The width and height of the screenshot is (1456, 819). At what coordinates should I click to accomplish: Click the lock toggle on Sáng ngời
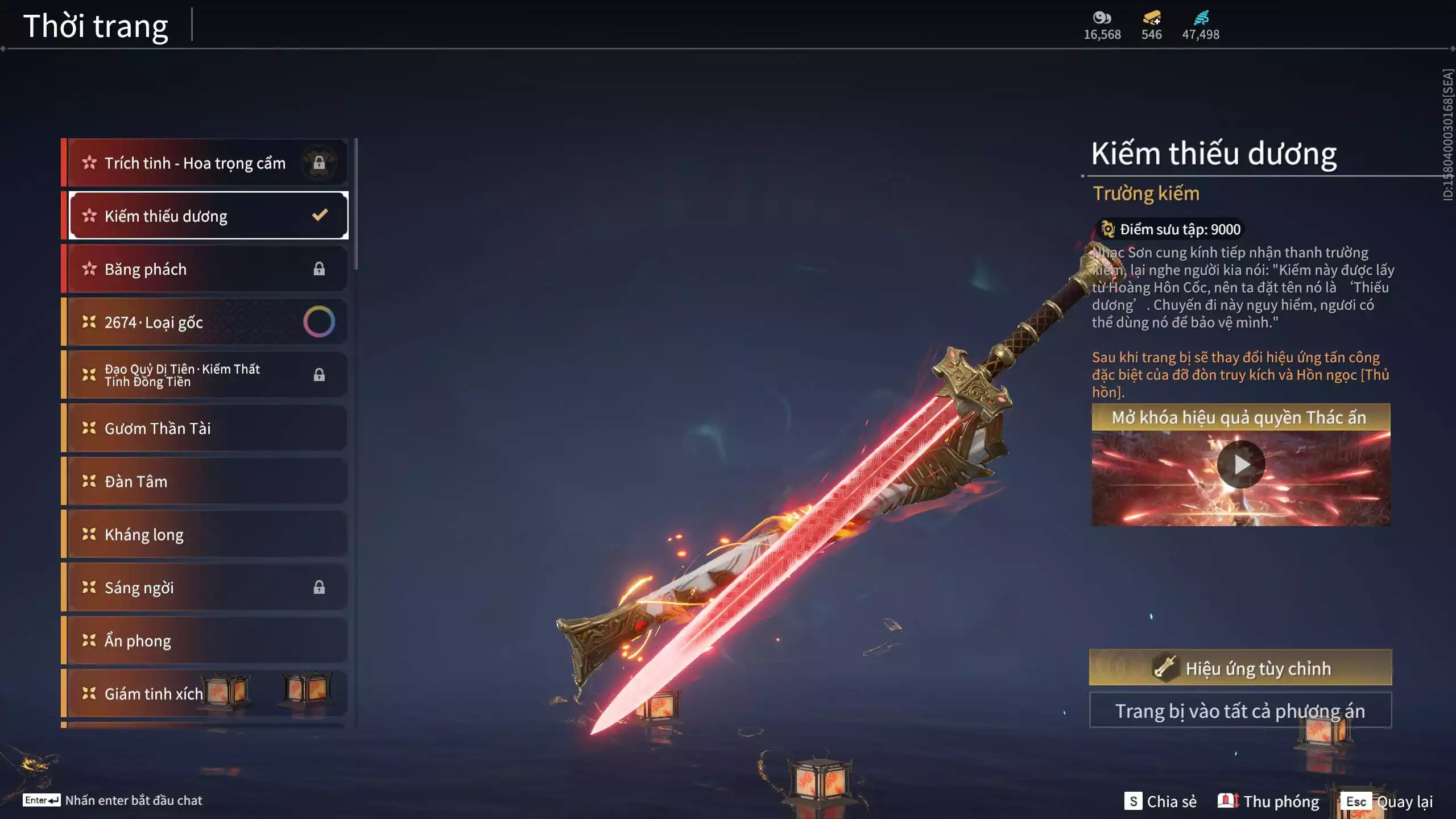(x=320, y=587)
